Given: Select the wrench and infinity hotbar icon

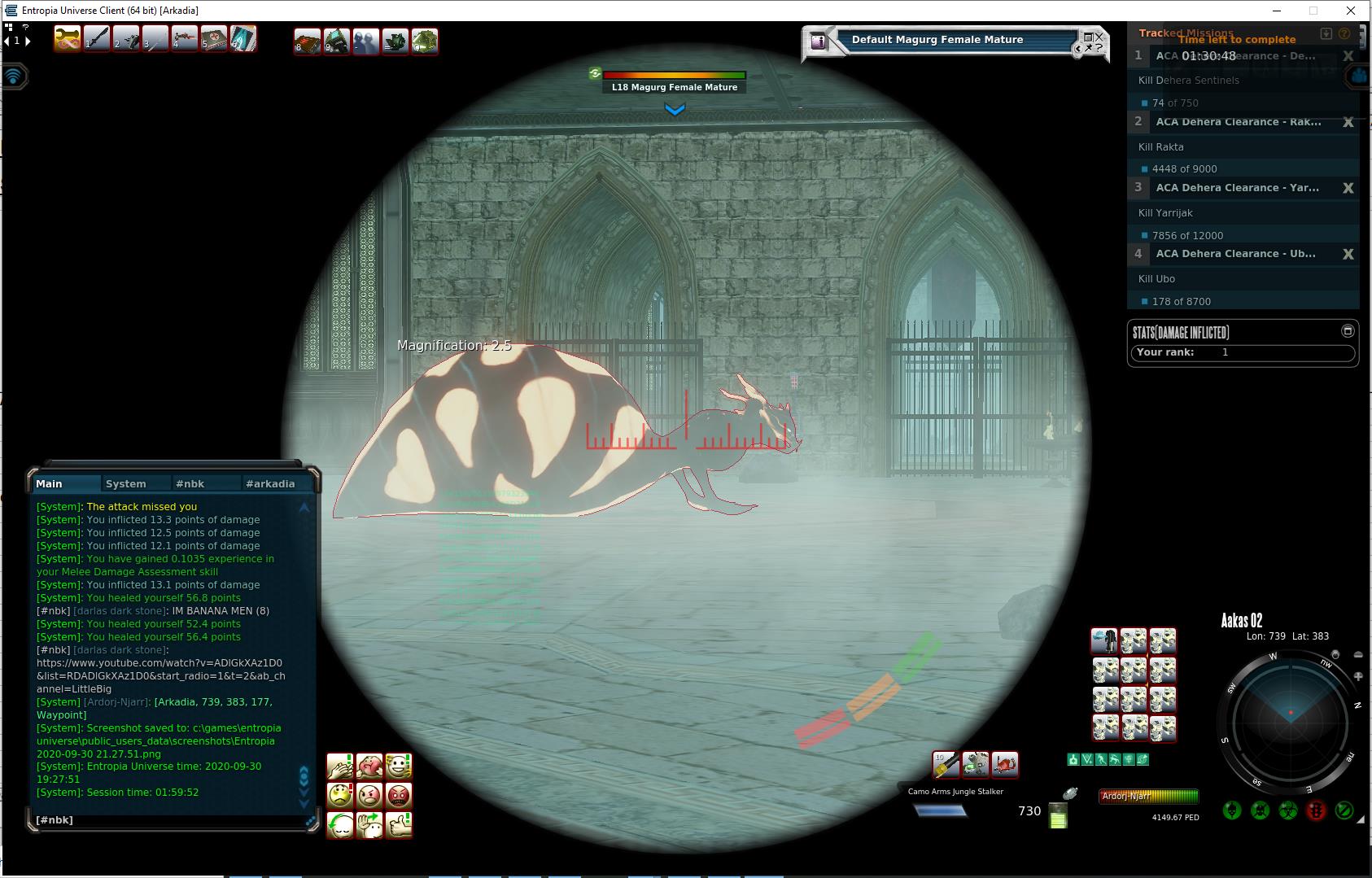Looking at the screenshot, I should (x=67, y=39).
